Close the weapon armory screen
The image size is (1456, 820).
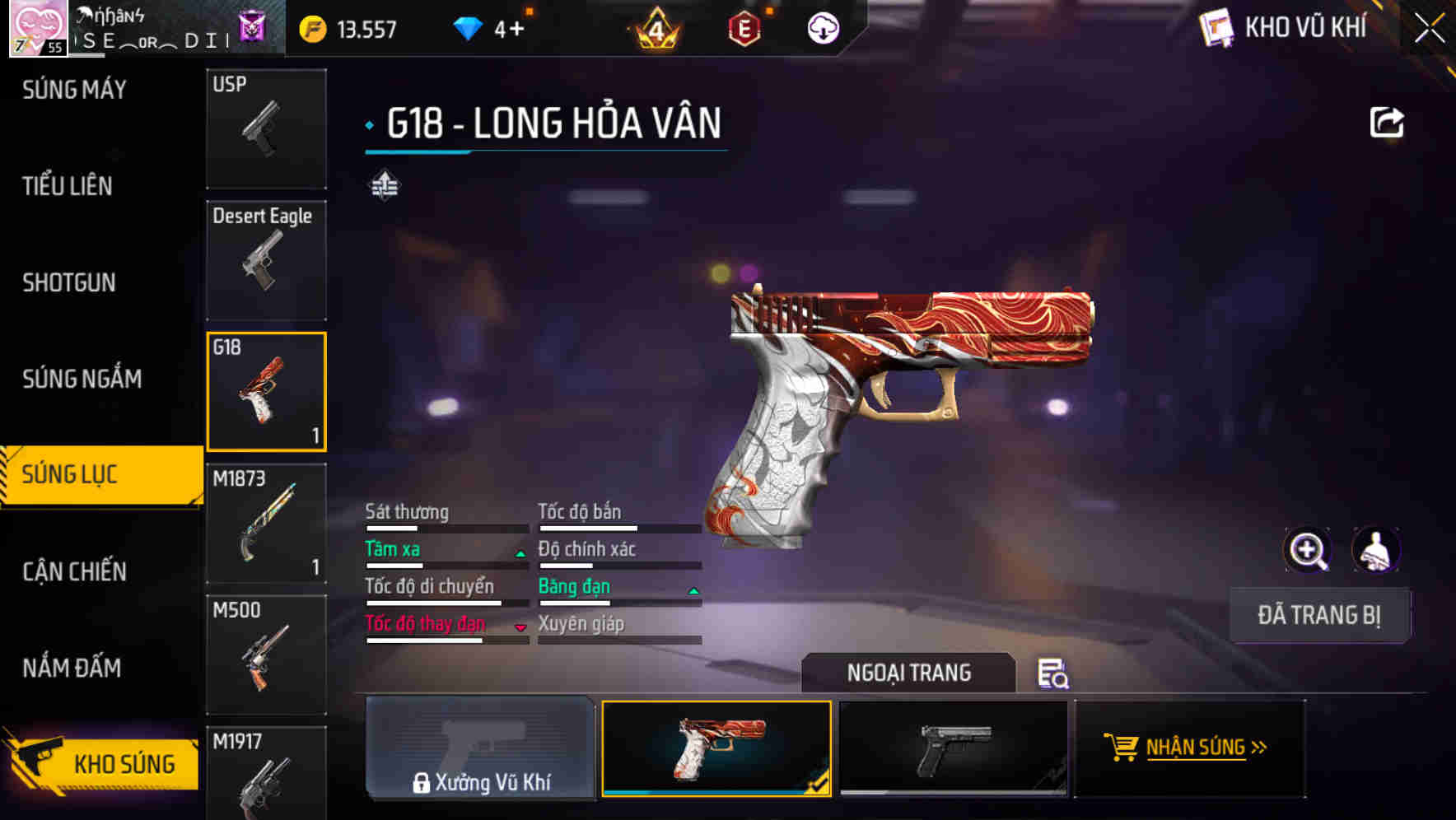pyautogui.click(x=1429, y=29)
